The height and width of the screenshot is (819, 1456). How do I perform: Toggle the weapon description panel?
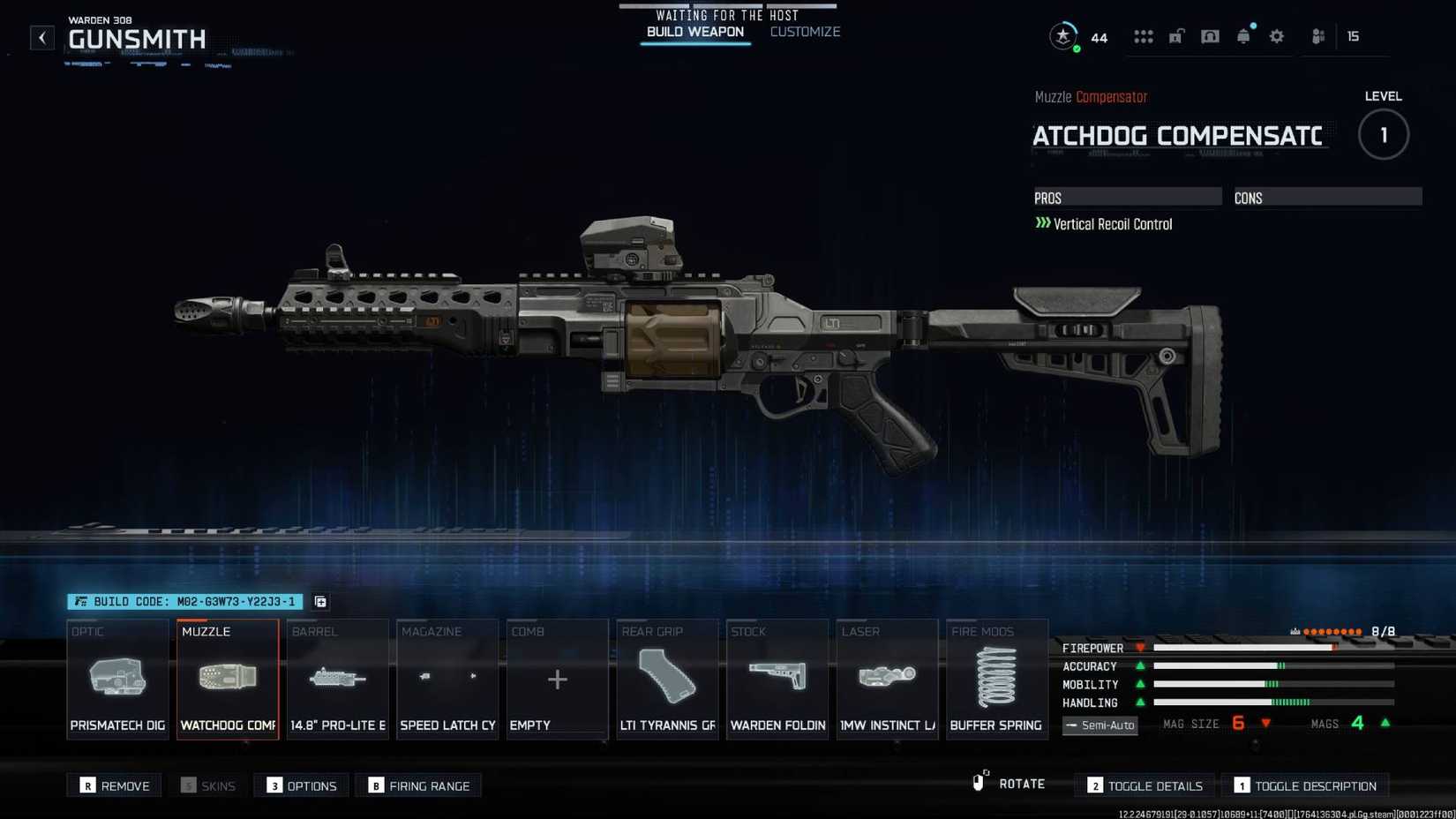point(1305,785)
